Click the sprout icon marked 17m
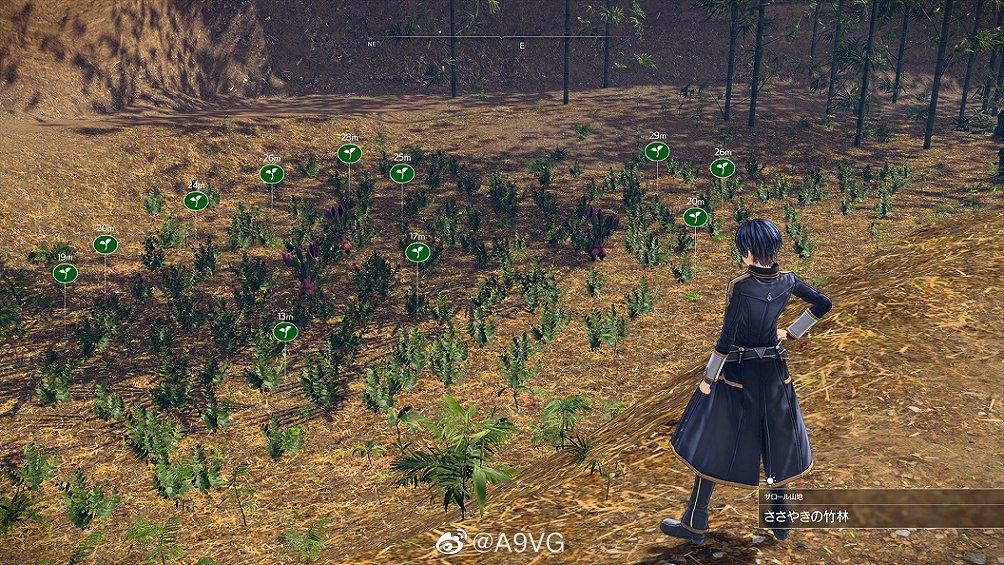 (417, 252)
